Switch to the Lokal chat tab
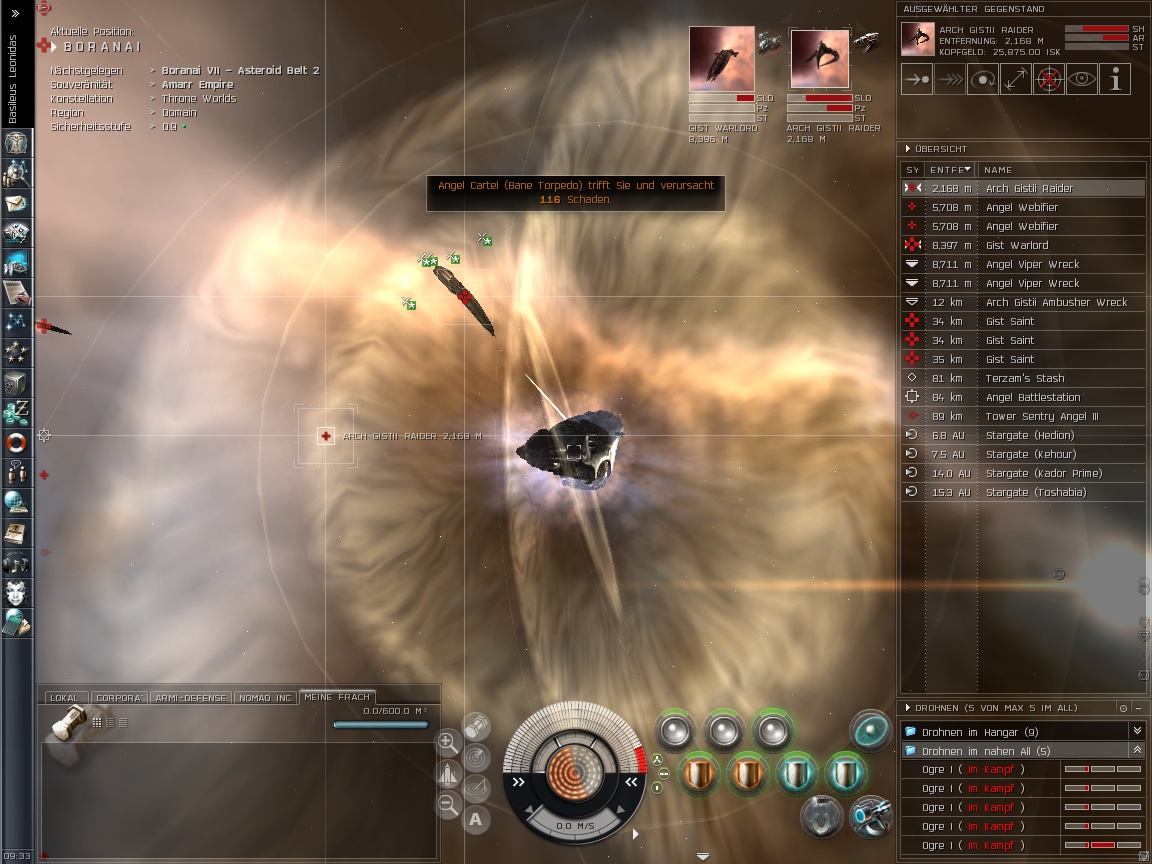This screenshot has height=864, width=1152. click(64, 698)
